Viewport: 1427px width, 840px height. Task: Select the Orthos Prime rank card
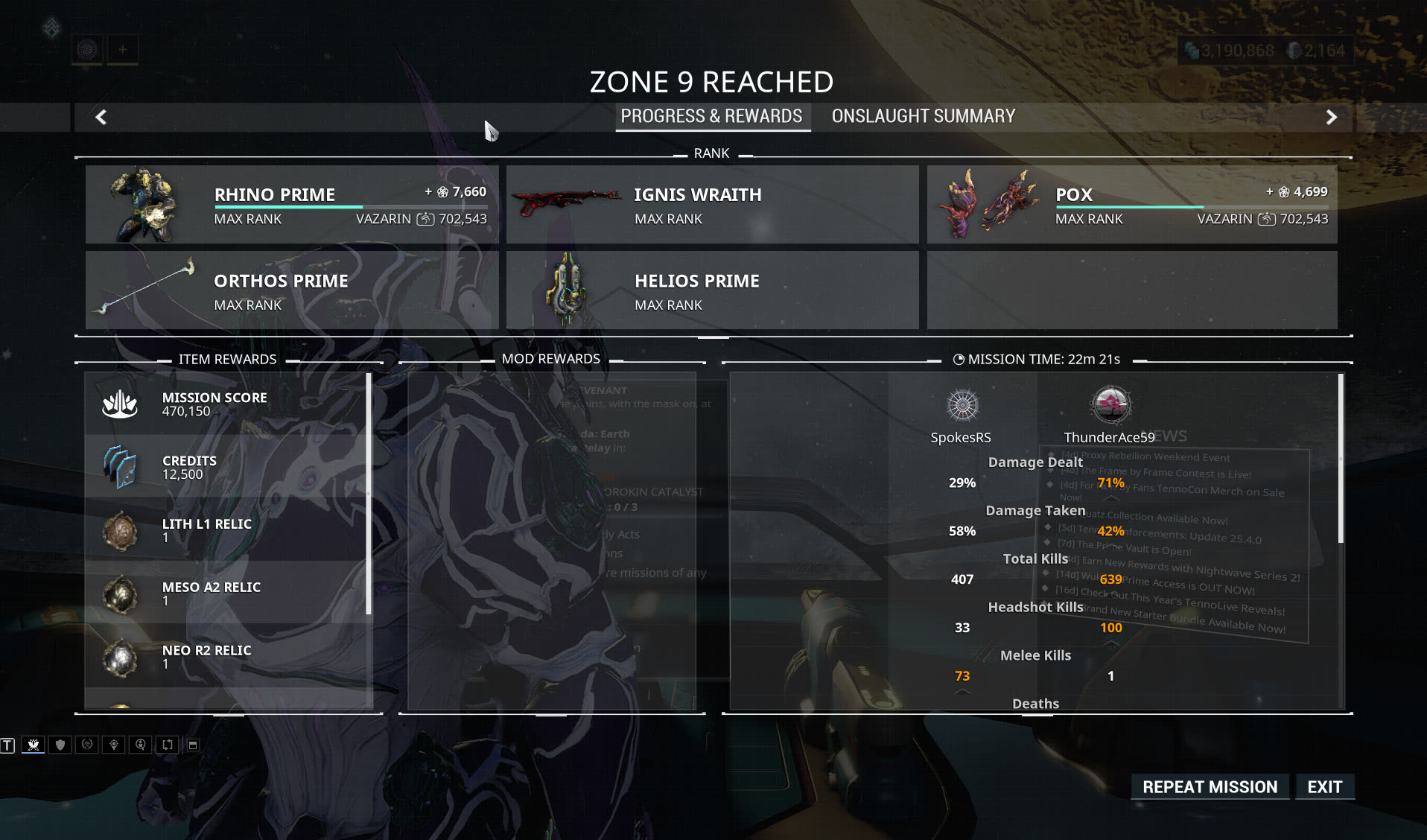click(x=292, y=290)
